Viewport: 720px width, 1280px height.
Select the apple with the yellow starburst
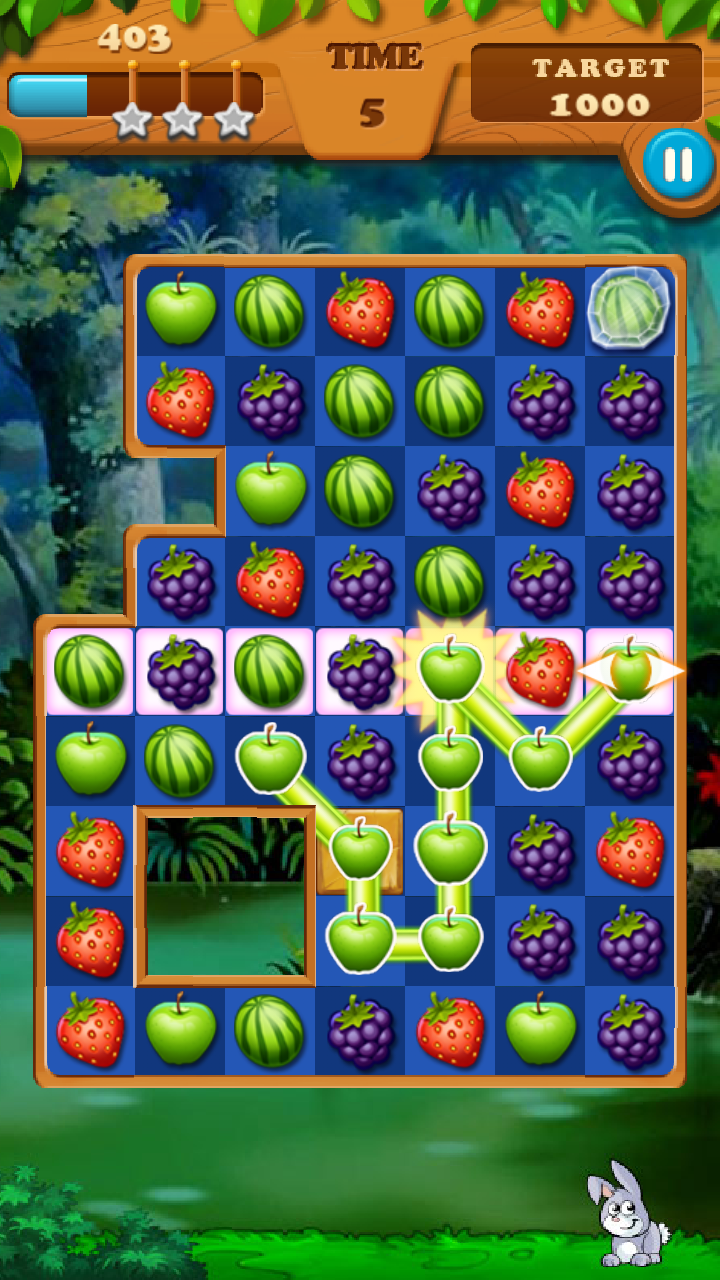tap(450, 669)
